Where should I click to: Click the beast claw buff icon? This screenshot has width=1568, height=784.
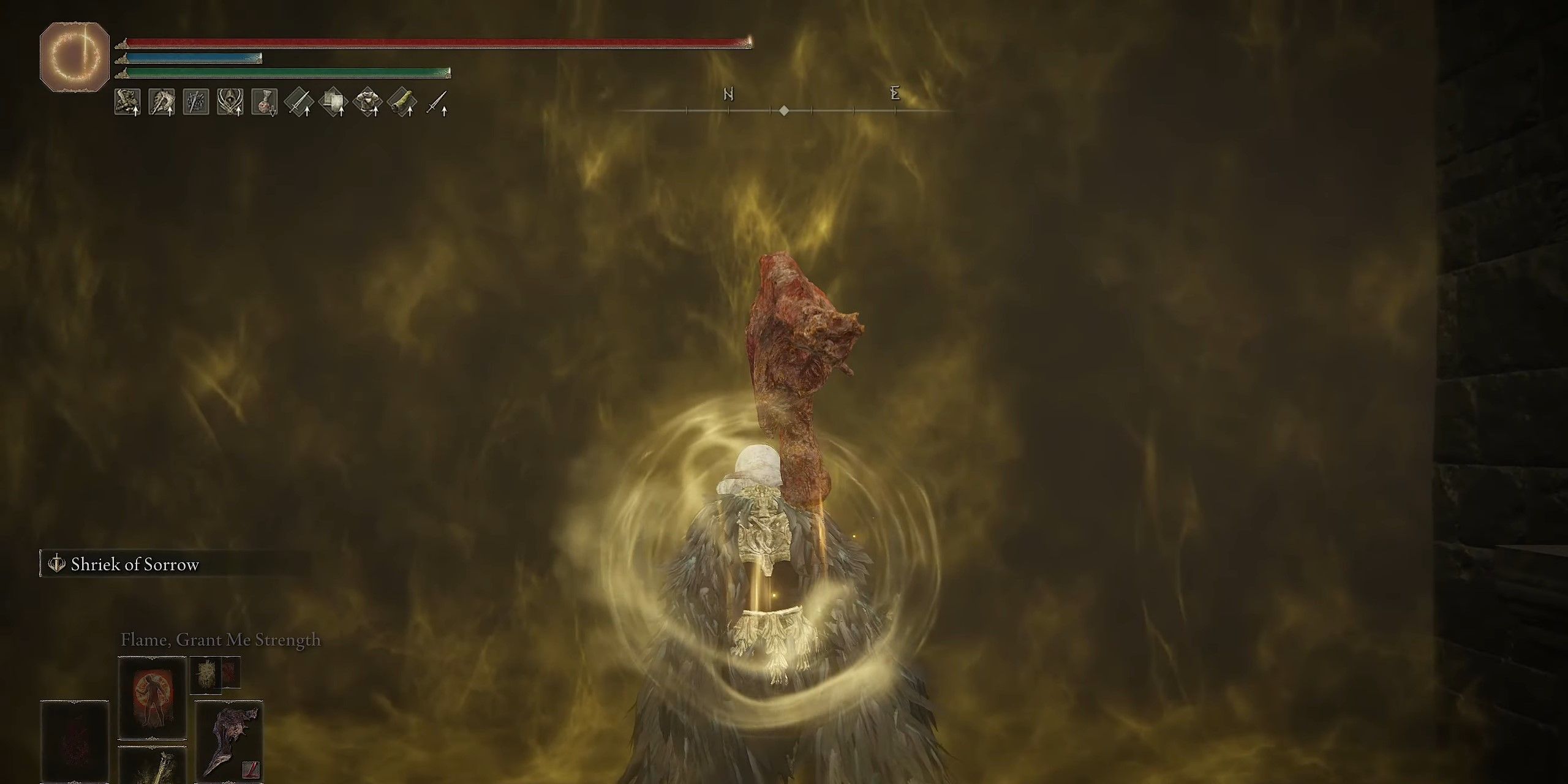pyautogui.click(x=127, y=103)
